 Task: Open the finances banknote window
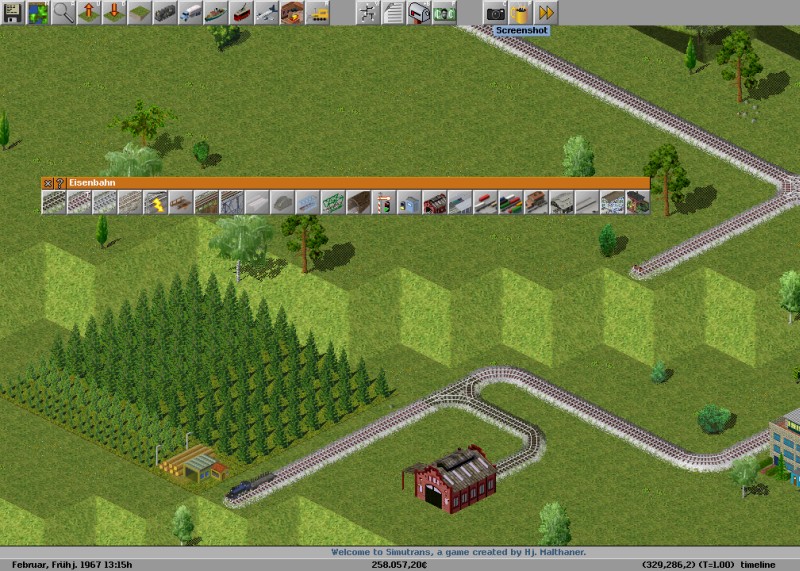tap(444, 12)
